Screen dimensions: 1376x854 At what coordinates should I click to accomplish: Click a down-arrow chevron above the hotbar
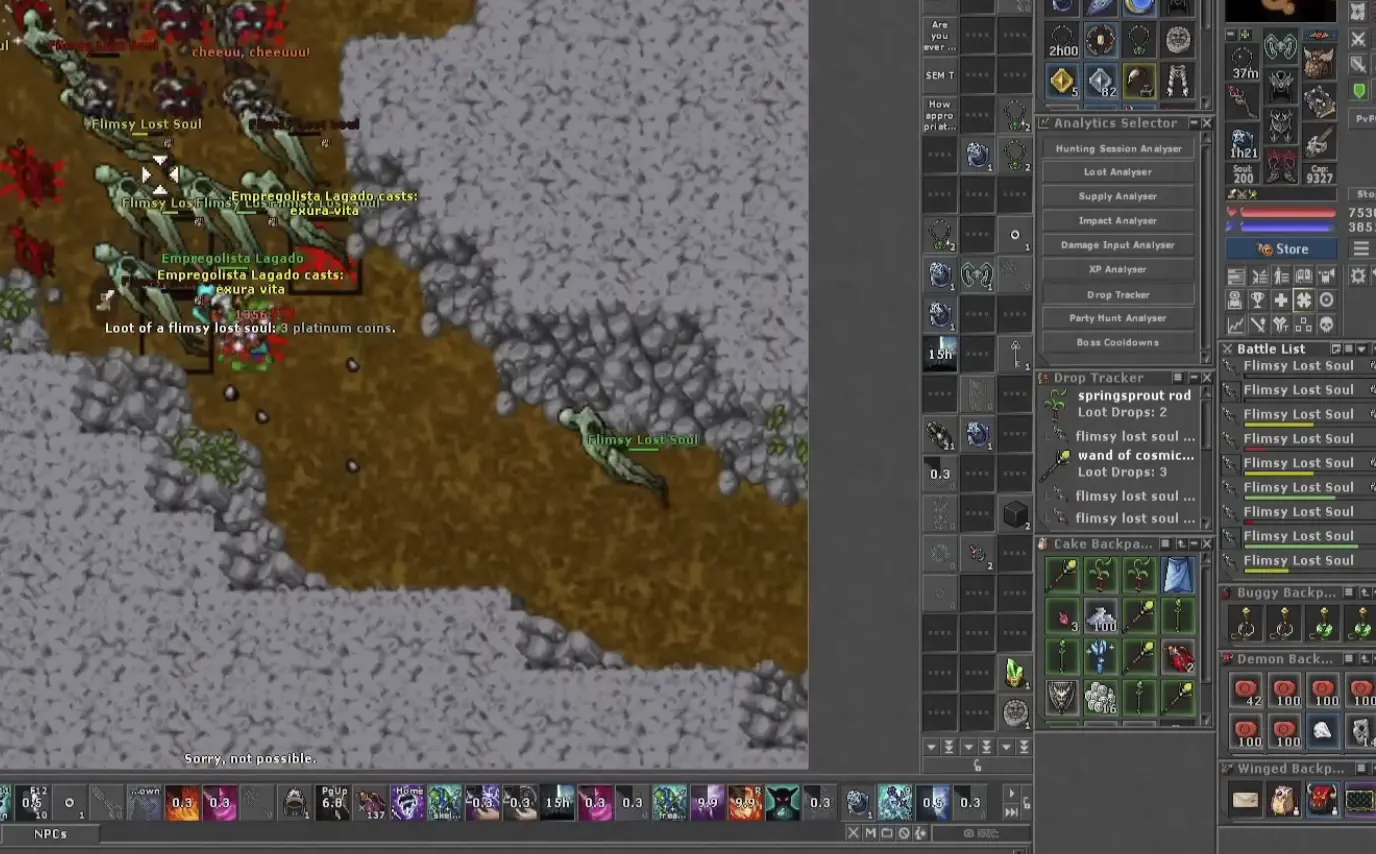click(931, 746)
